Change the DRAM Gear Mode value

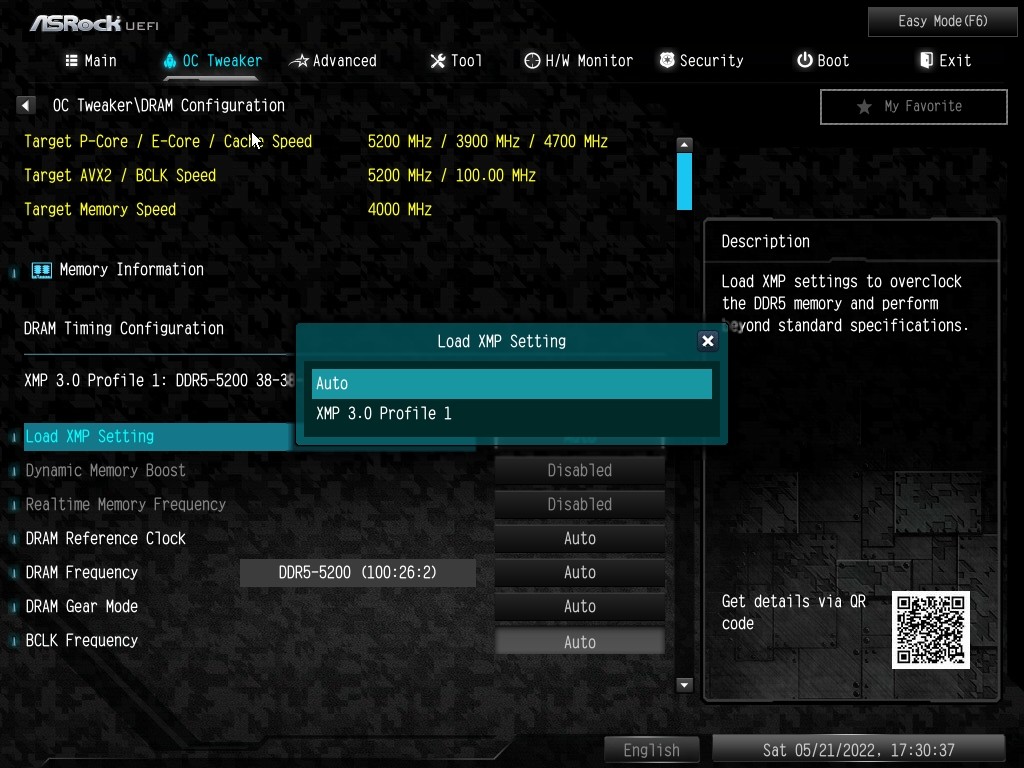tap(580, 606)
